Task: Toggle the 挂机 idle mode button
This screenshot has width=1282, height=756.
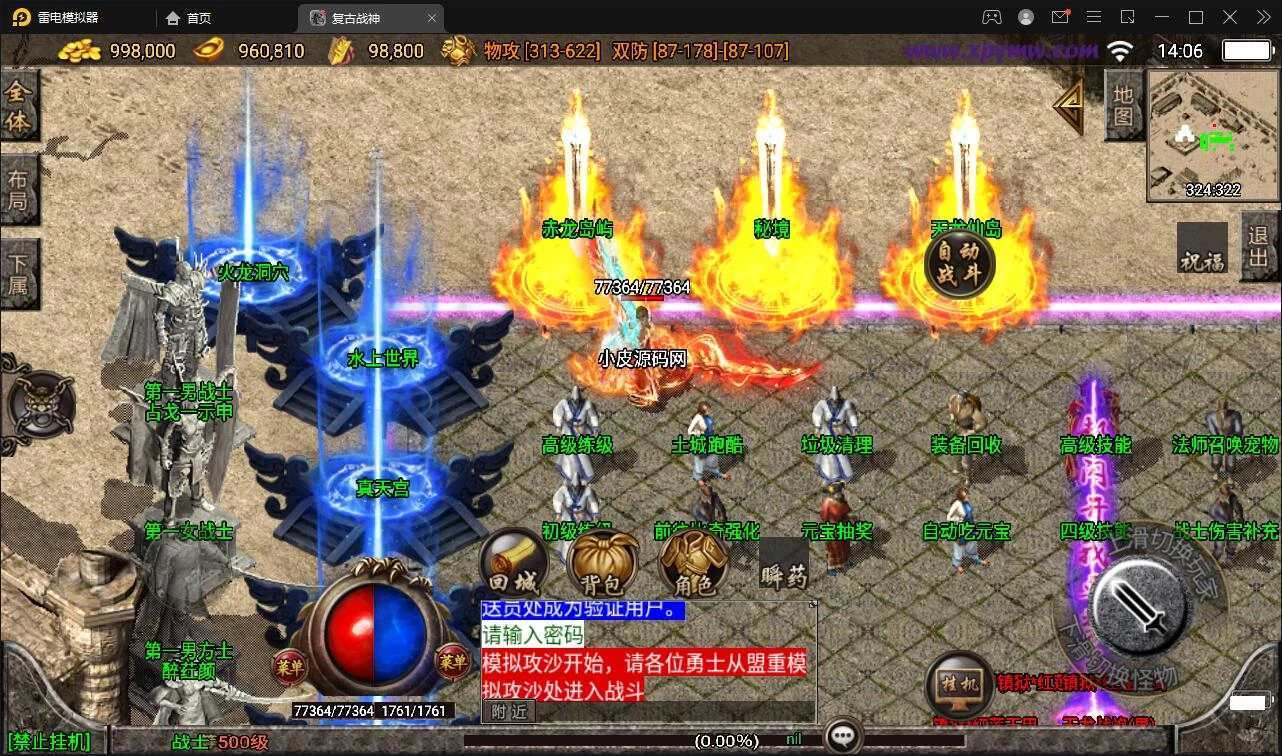Action: [x=958, y=685]
